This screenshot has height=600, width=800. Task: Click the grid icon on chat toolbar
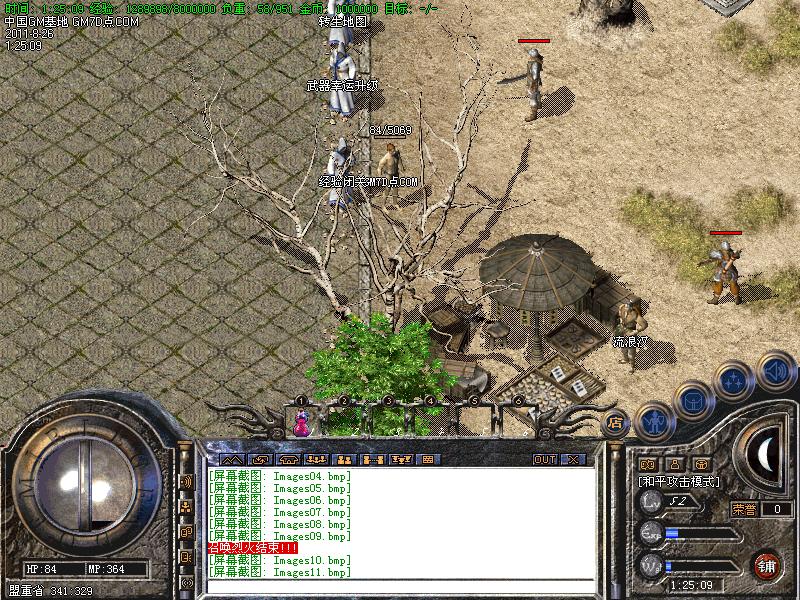(x=428, y=459)
